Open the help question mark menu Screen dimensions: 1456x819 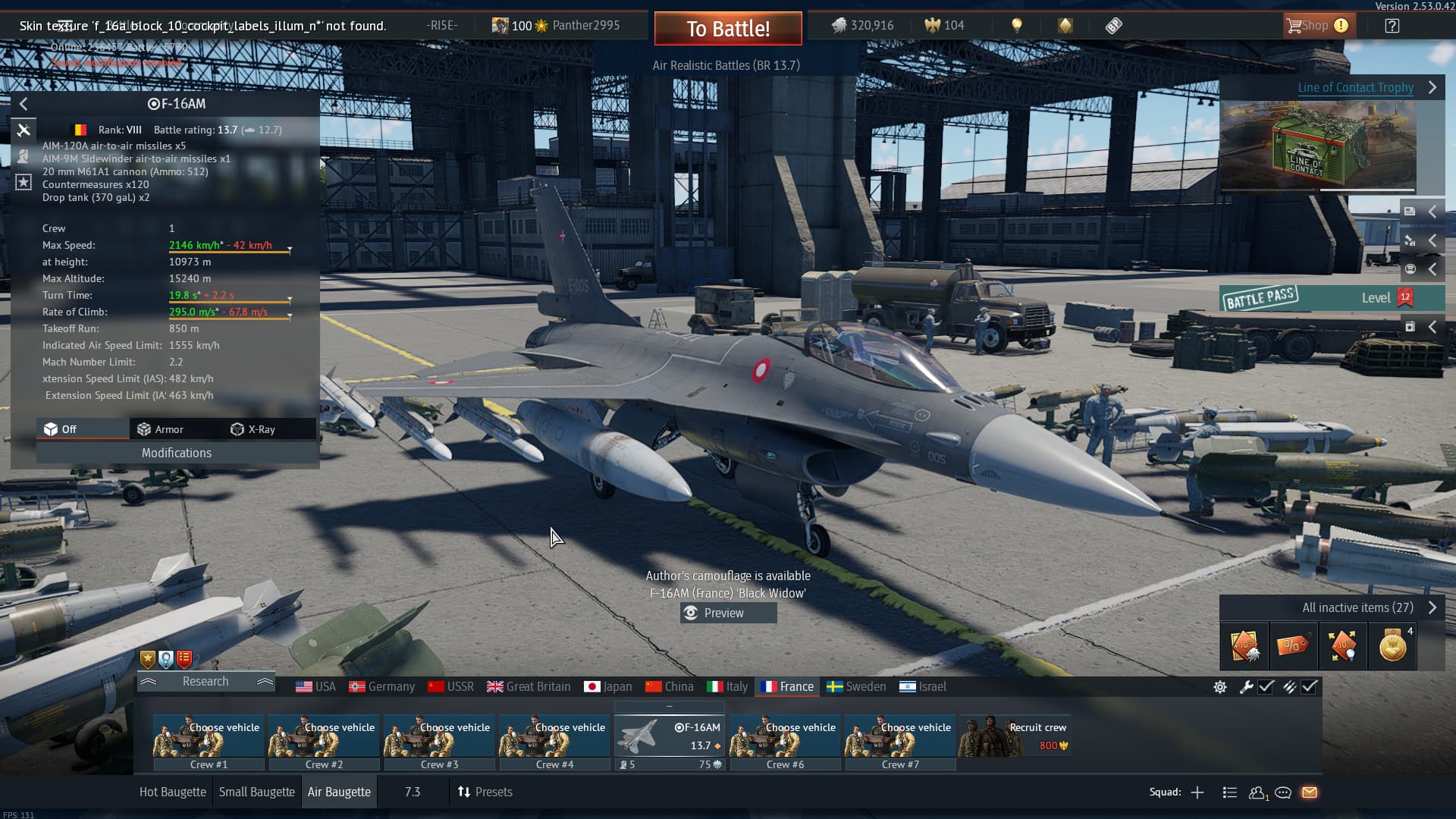point(1392,26)
